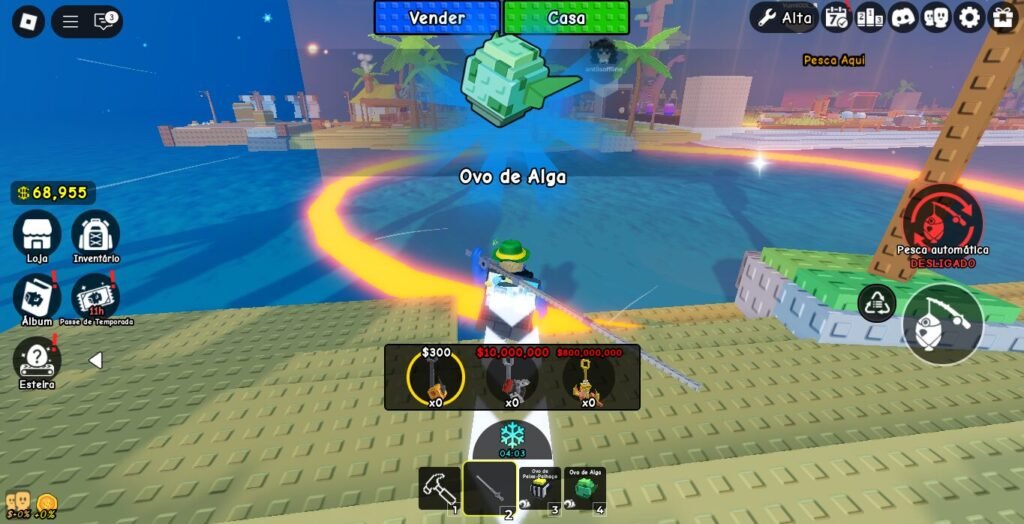
Task: Select the $300 bait item
Action: tap(435, 378)
